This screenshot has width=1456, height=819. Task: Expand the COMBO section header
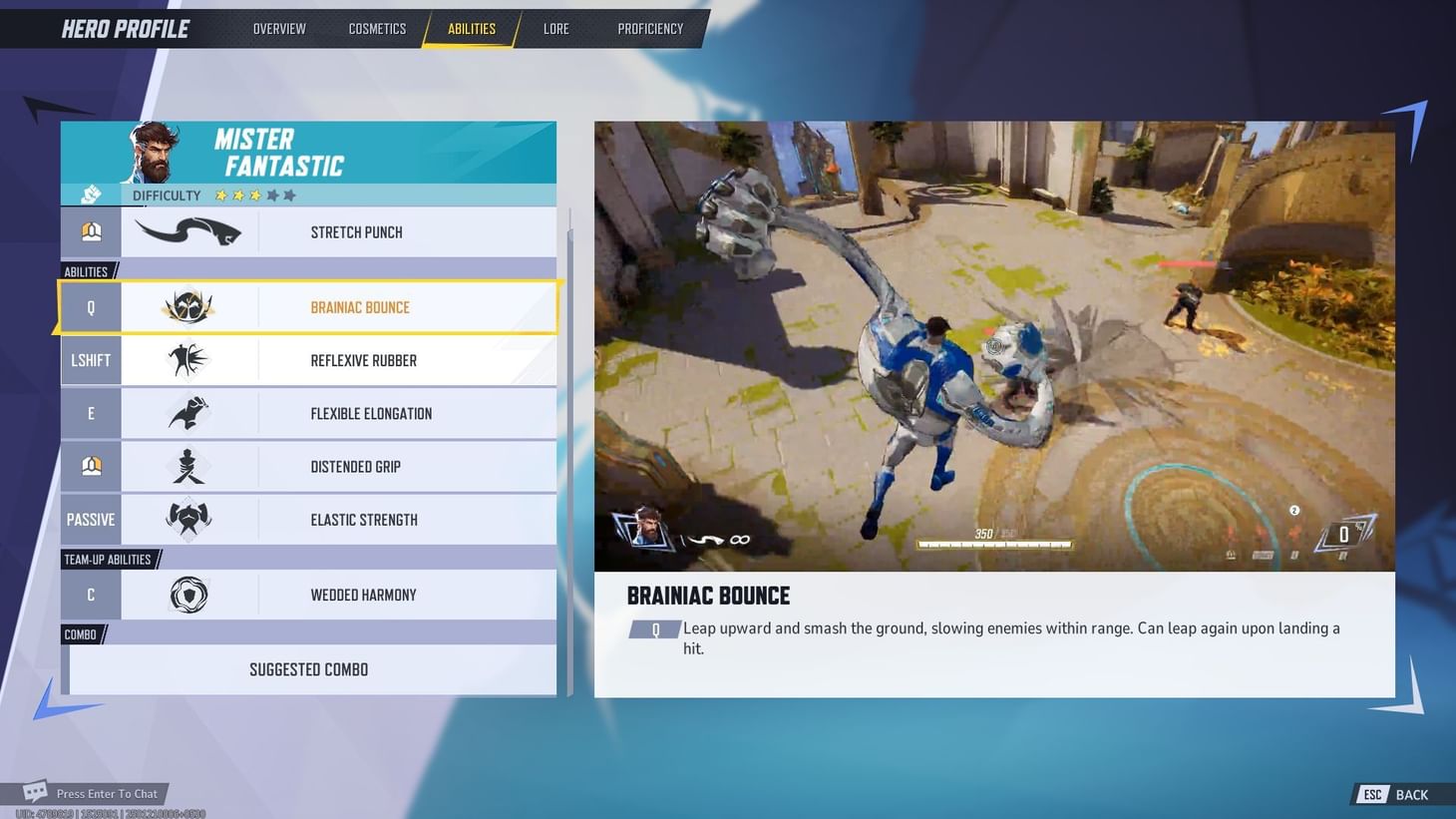[x=80, y=633]
